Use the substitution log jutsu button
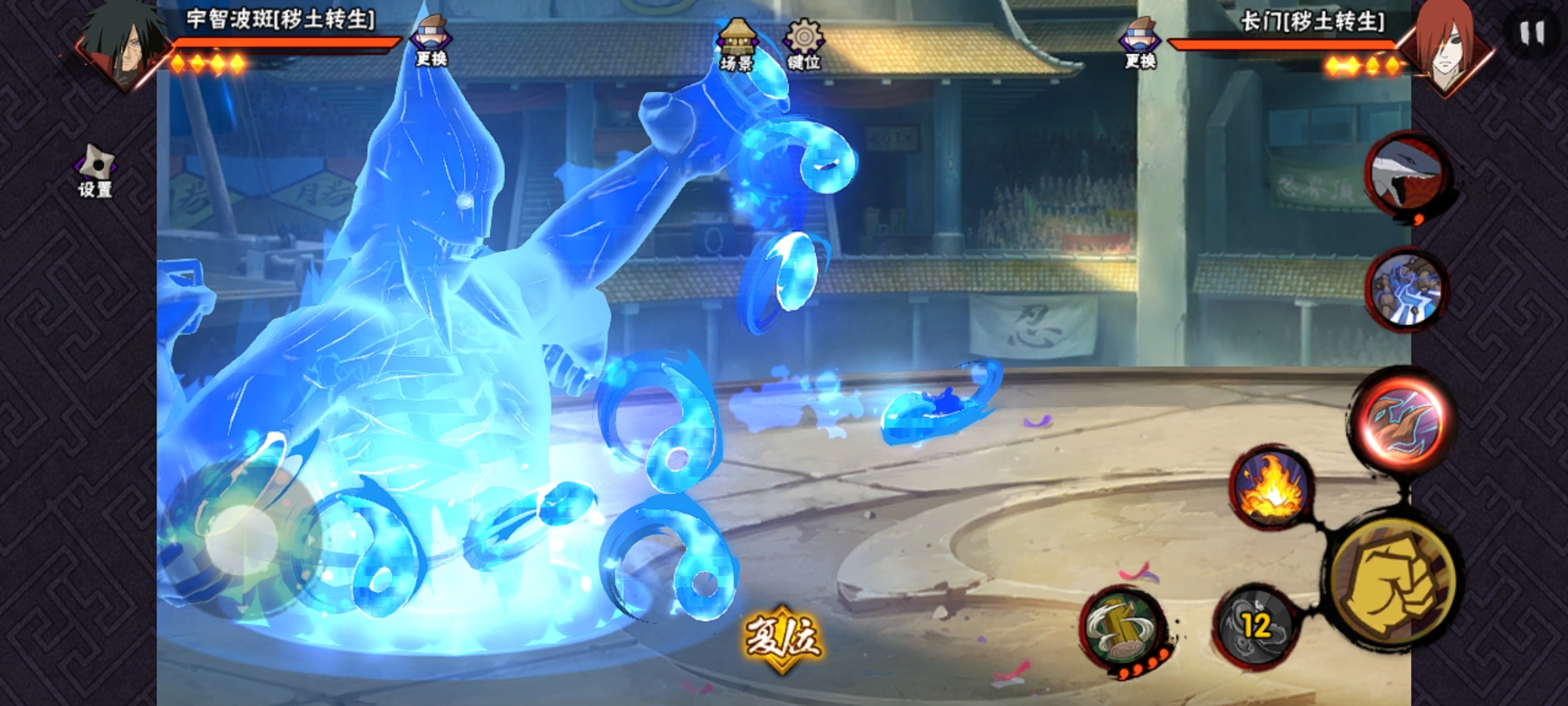1568x706 pixels. coord(1121,629)
